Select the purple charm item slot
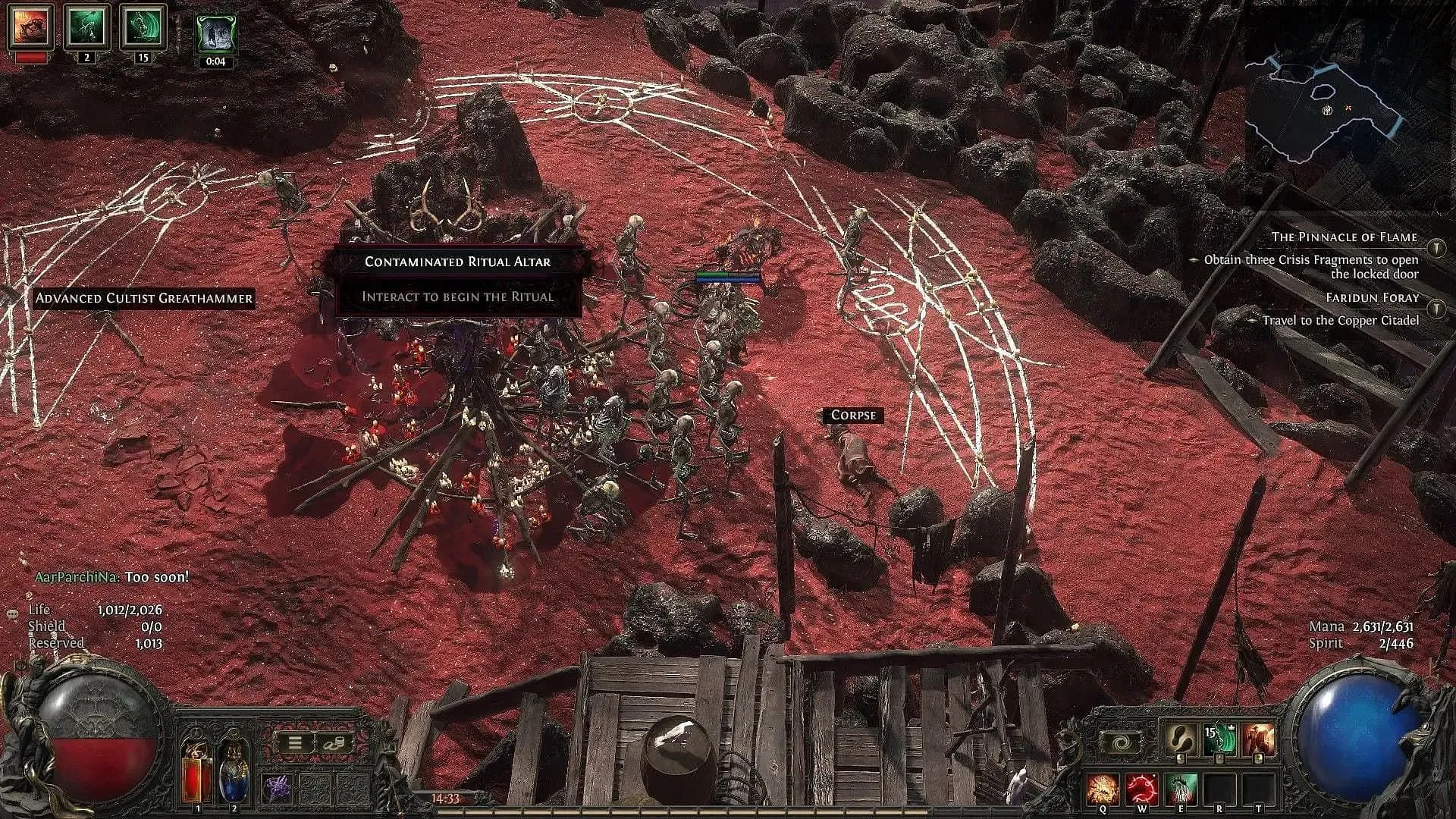The image size is (1456, 819). (x=278, y=789)
